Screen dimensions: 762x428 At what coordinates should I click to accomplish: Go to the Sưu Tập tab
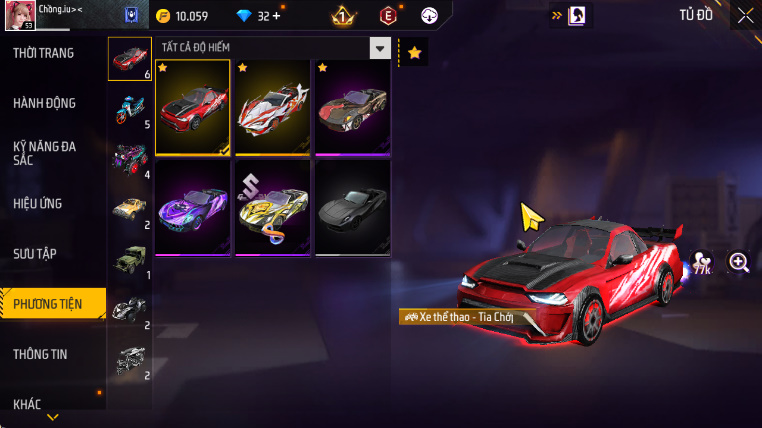tap(38, 253)
